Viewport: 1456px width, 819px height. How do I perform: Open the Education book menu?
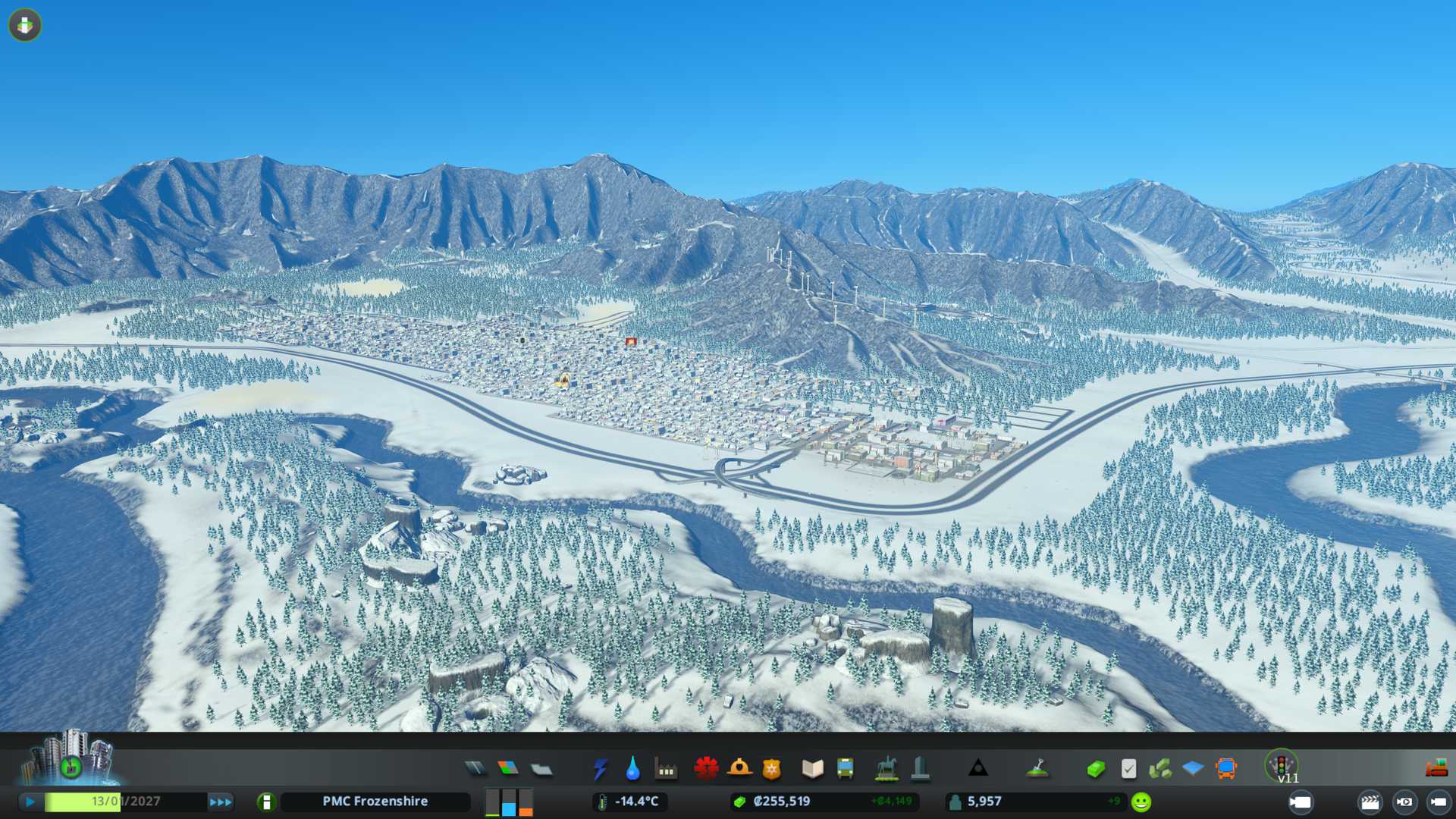point(812,769)
